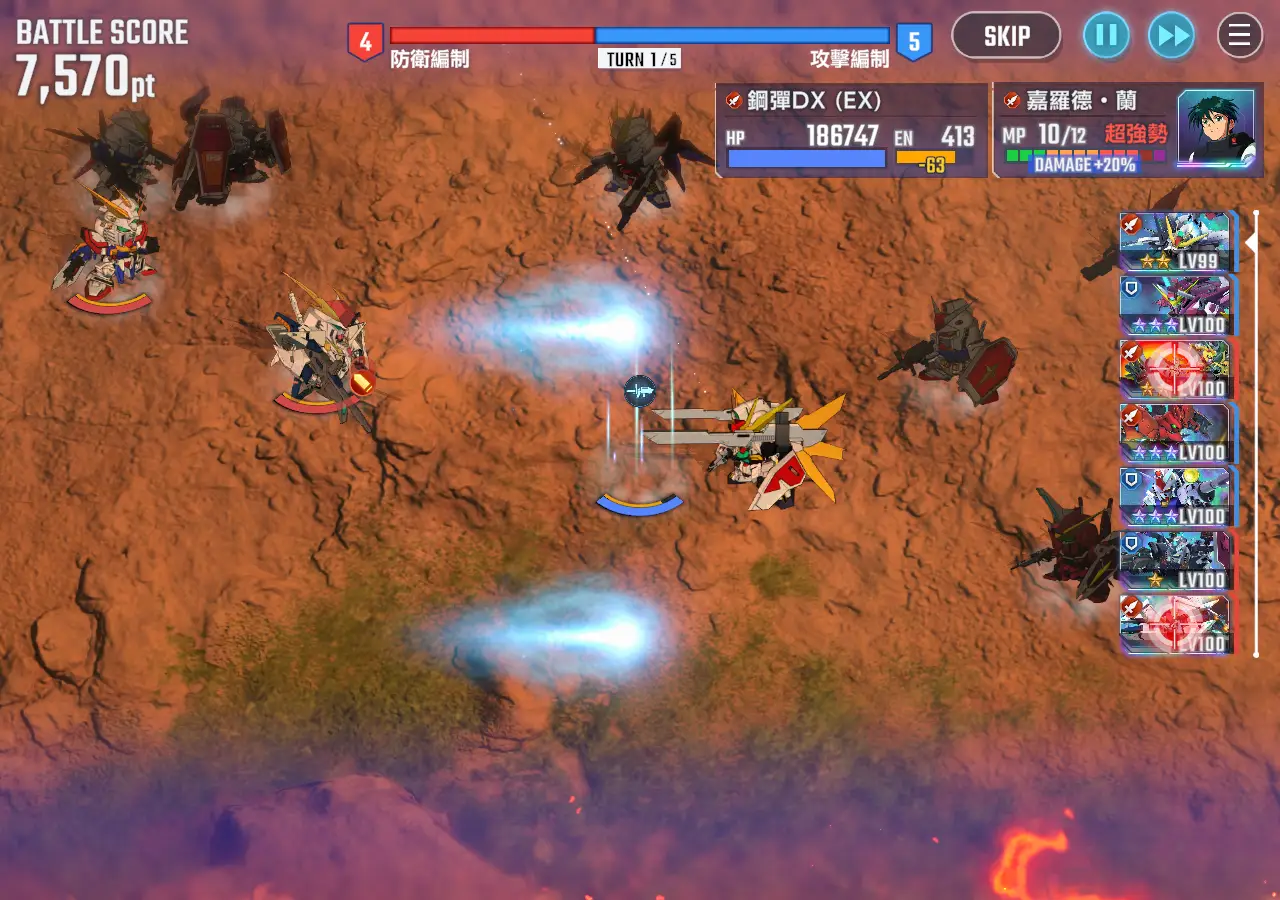Screen dimensions: 1280x900
Task: Show the 鋼彈DX (EX) unit status panel
Action: pyautogui.click(x=852, y=131)
